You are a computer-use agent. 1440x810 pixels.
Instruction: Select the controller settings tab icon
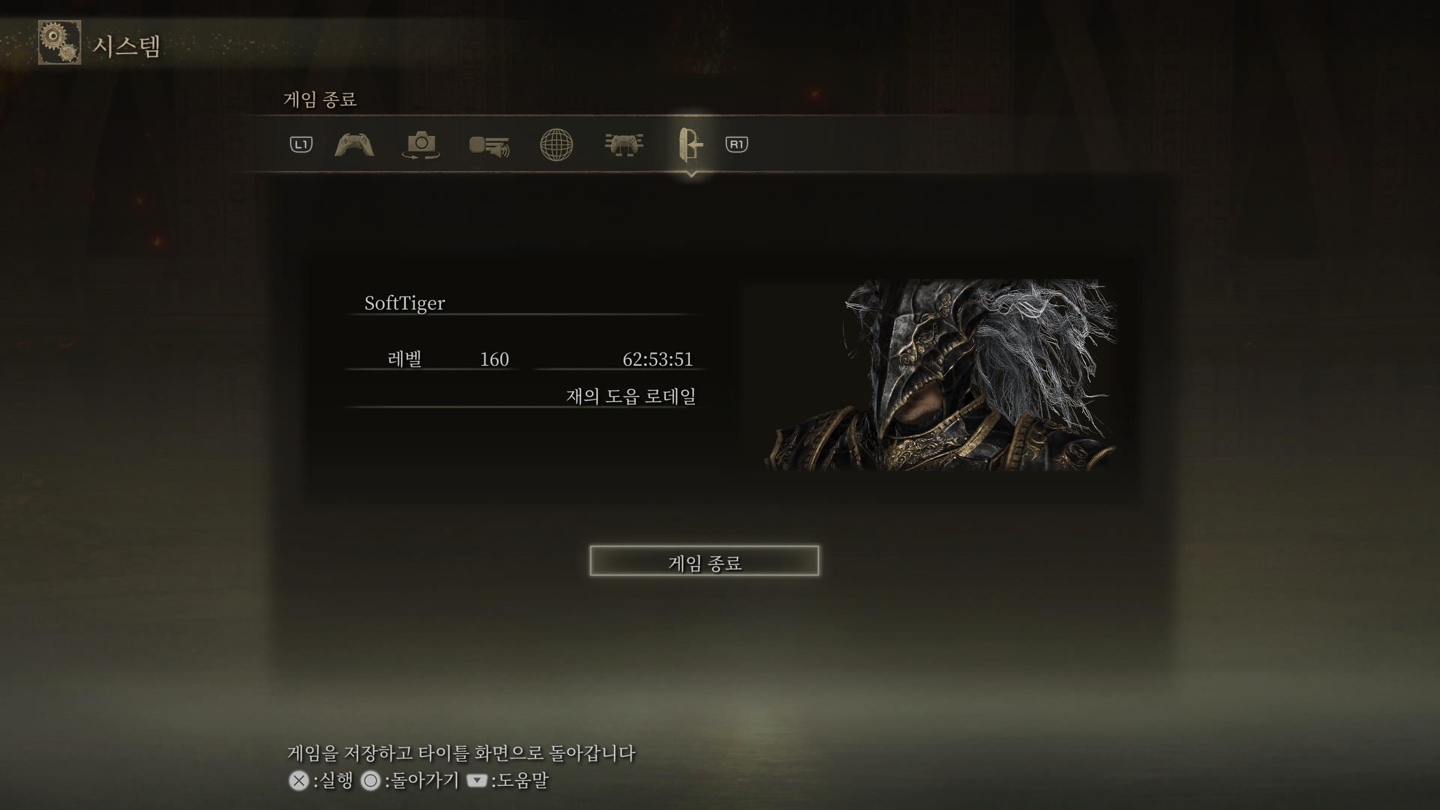click(355, 145)
